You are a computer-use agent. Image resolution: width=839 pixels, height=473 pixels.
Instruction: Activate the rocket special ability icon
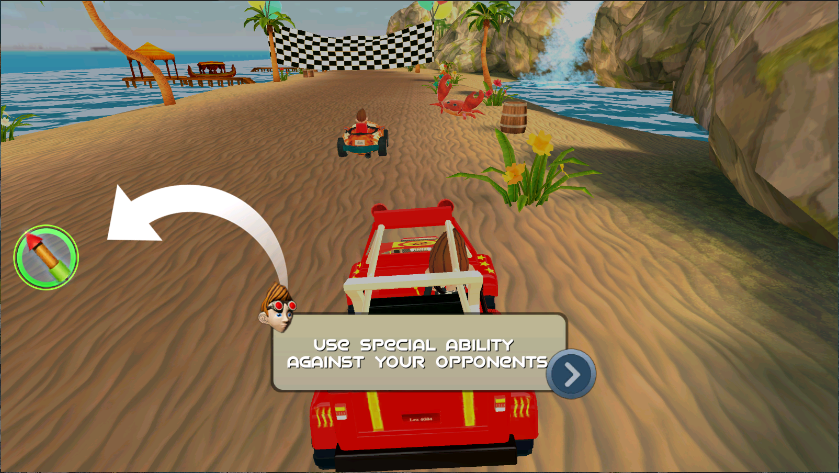click(46, 257)
